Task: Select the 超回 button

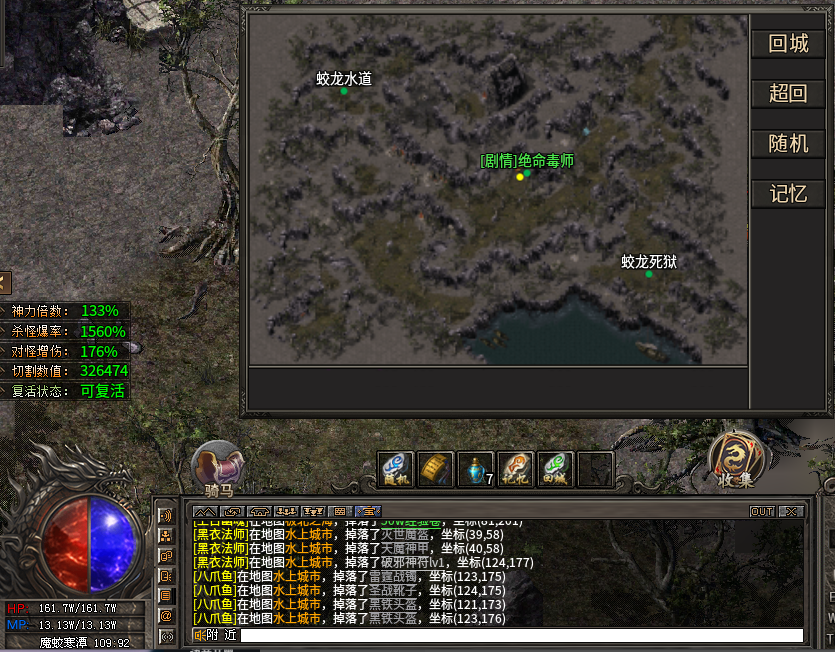Action: [x=788, y=94]
